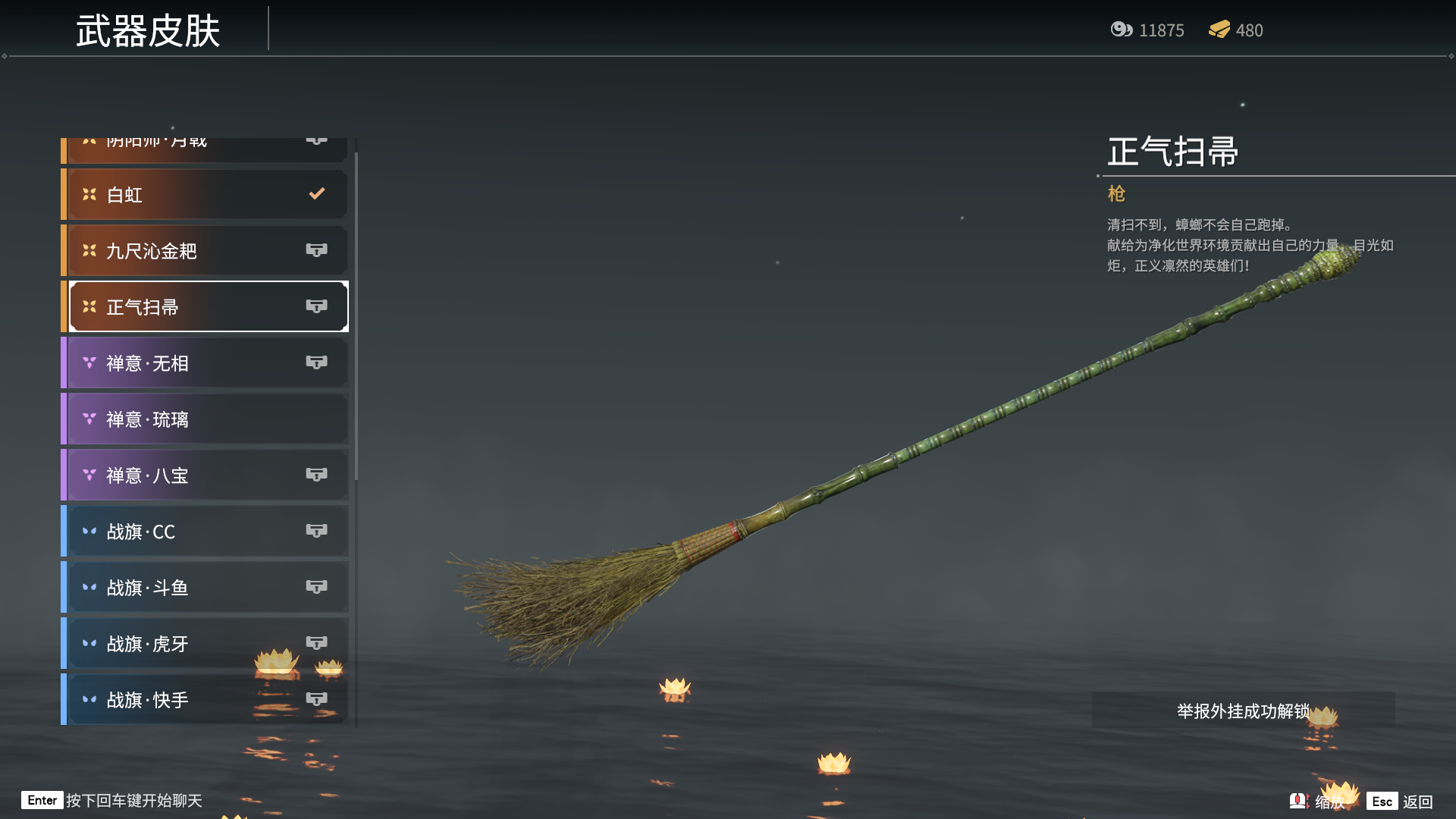Select the 战旗·快手 skin row
Viewport: 1456px width, 819px height.
coord(206,700)
